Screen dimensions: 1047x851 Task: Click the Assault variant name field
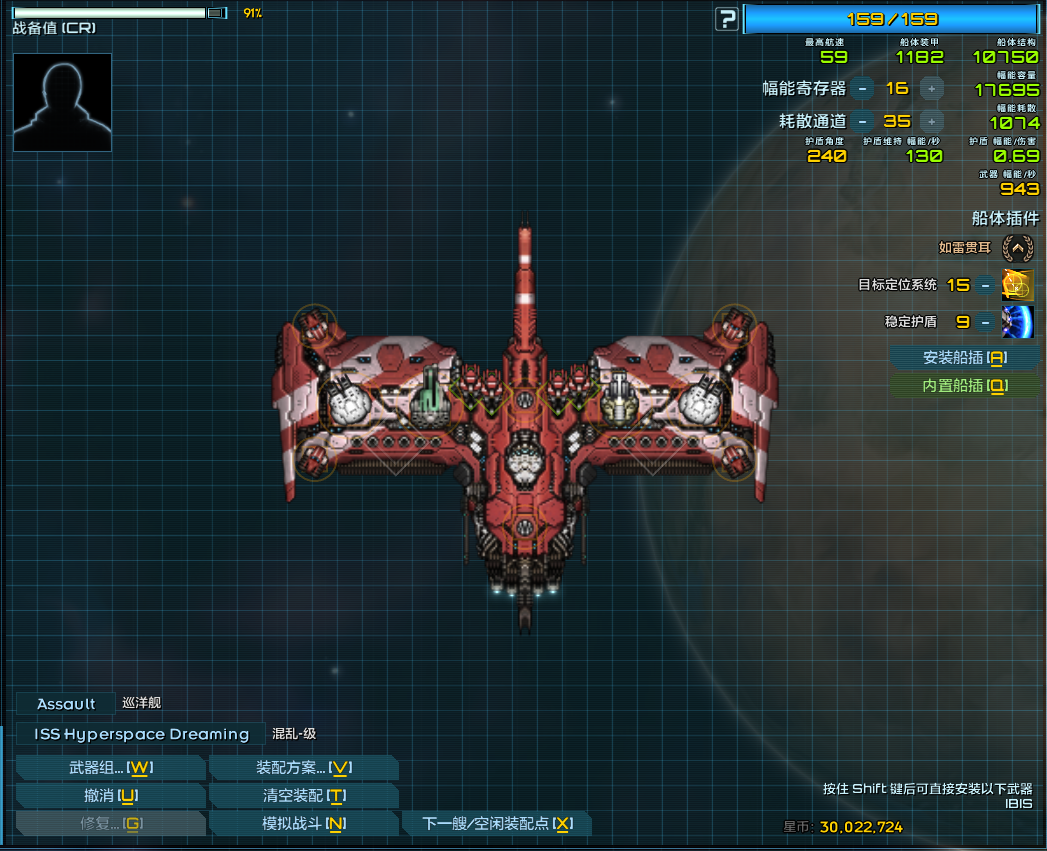tap(66, 704)
